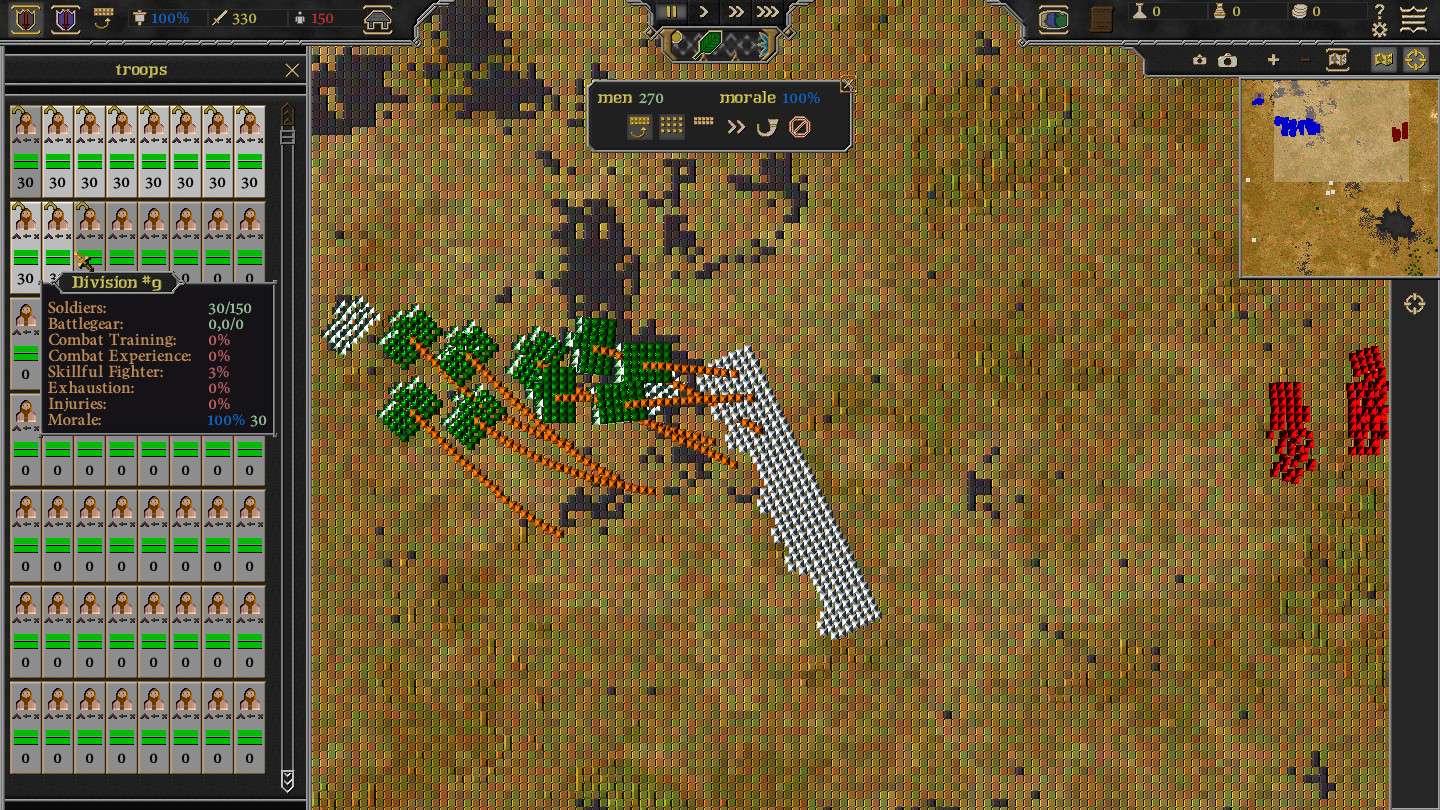This screenshot has height=810, width=1440.
Task: Click the purple shield icon
Action: point(66,19)
